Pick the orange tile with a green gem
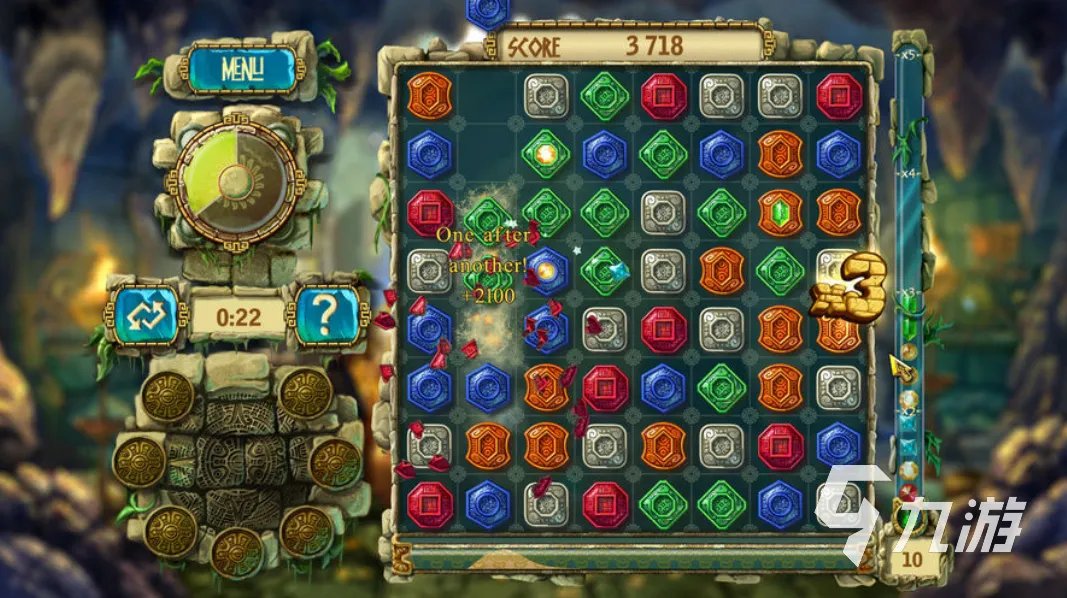 (x=780, y=212)
